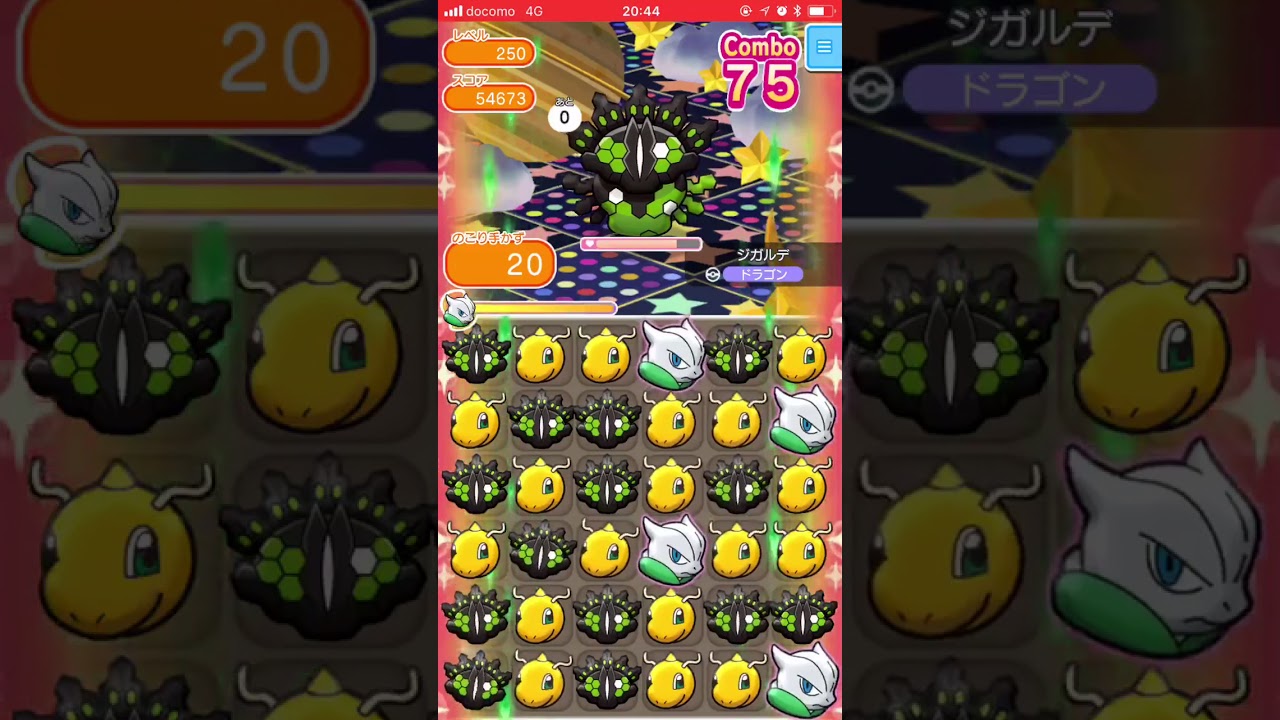Tap the スコア 54673 score display

click(x=489, y=98)
